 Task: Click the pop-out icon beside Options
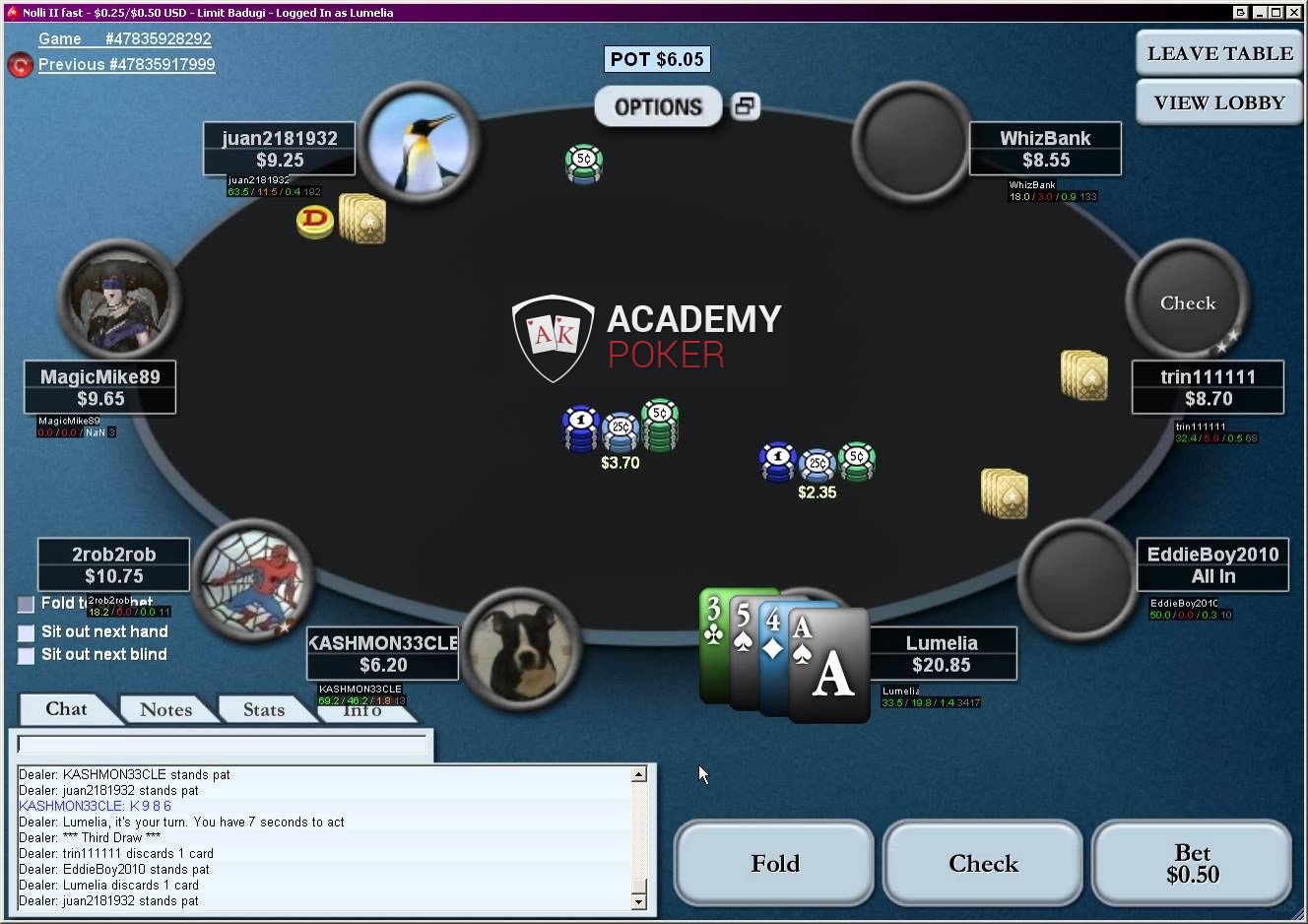point(746,105)
